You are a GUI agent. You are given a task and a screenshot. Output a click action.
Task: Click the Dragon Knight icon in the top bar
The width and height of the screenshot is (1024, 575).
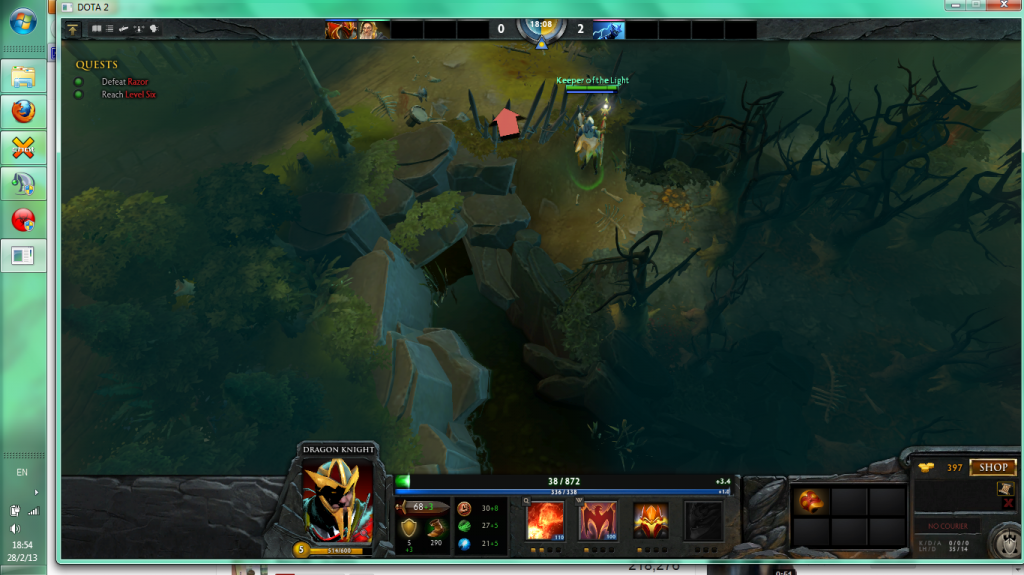tap(341, 30)
